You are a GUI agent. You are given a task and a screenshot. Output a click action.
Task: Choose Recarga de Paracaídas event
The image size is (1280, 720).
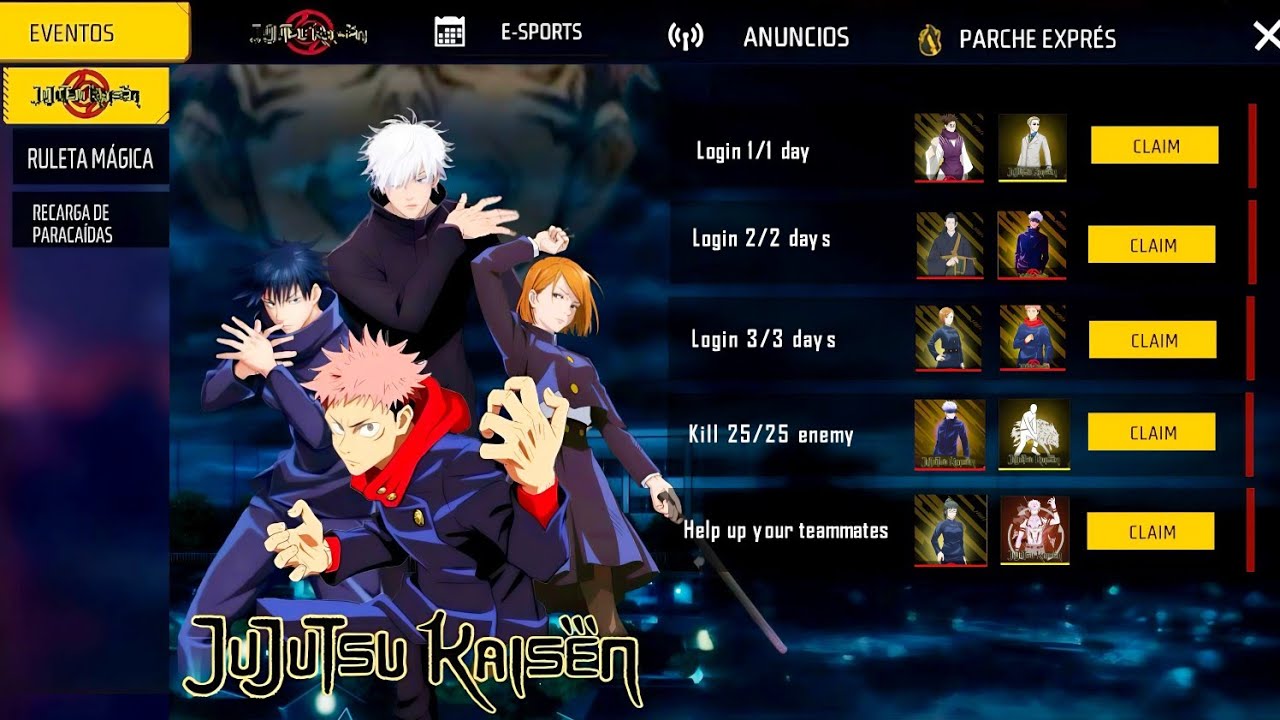(x=90, y=223)
